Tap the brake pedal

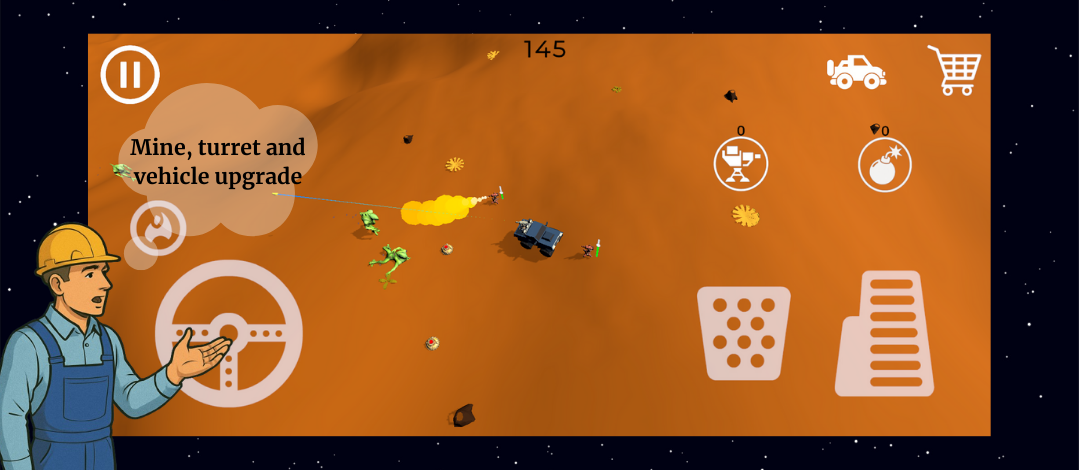(743, 333)
